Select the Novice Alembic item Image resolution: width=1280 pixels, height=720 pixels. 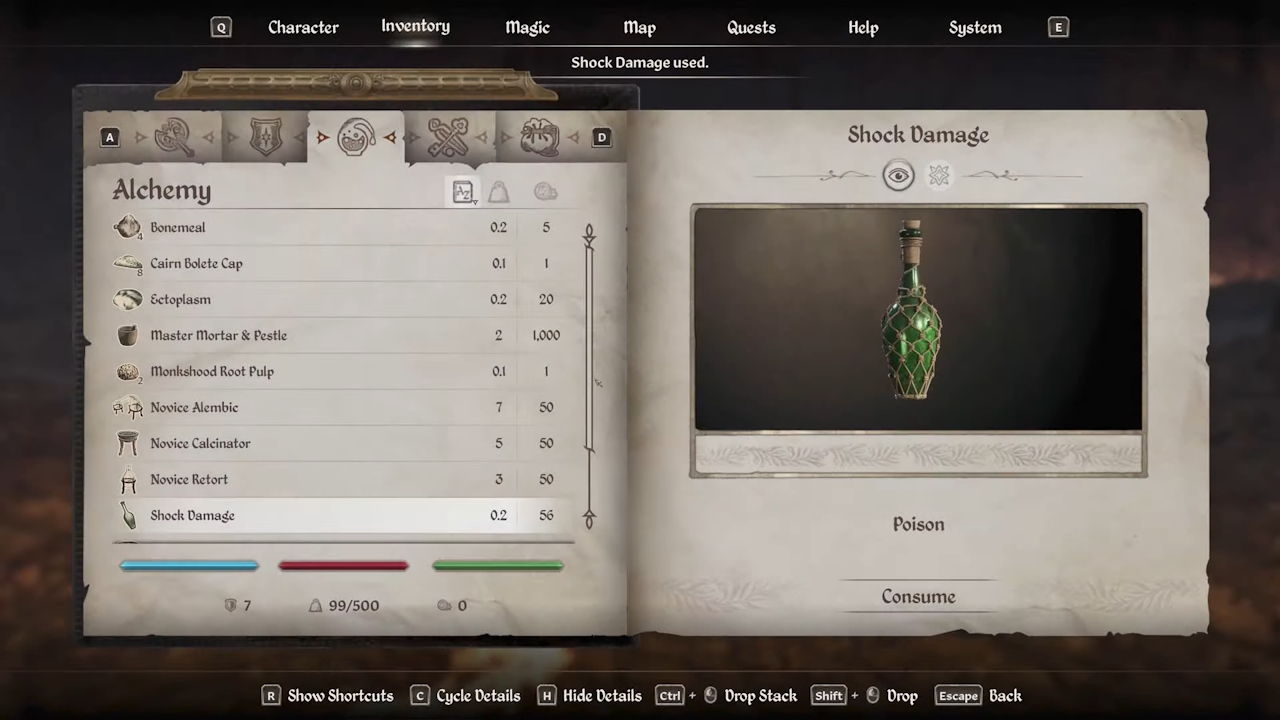coord(194,408)
